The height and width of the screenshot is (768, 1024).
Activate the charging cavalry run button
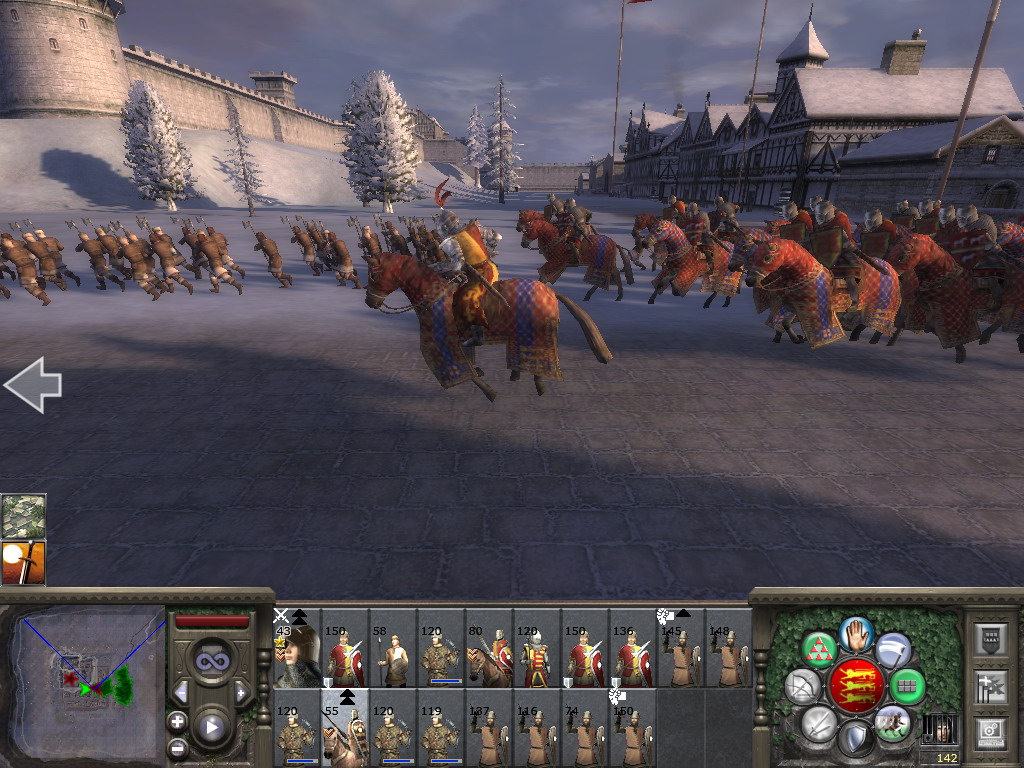pos(892,722)
